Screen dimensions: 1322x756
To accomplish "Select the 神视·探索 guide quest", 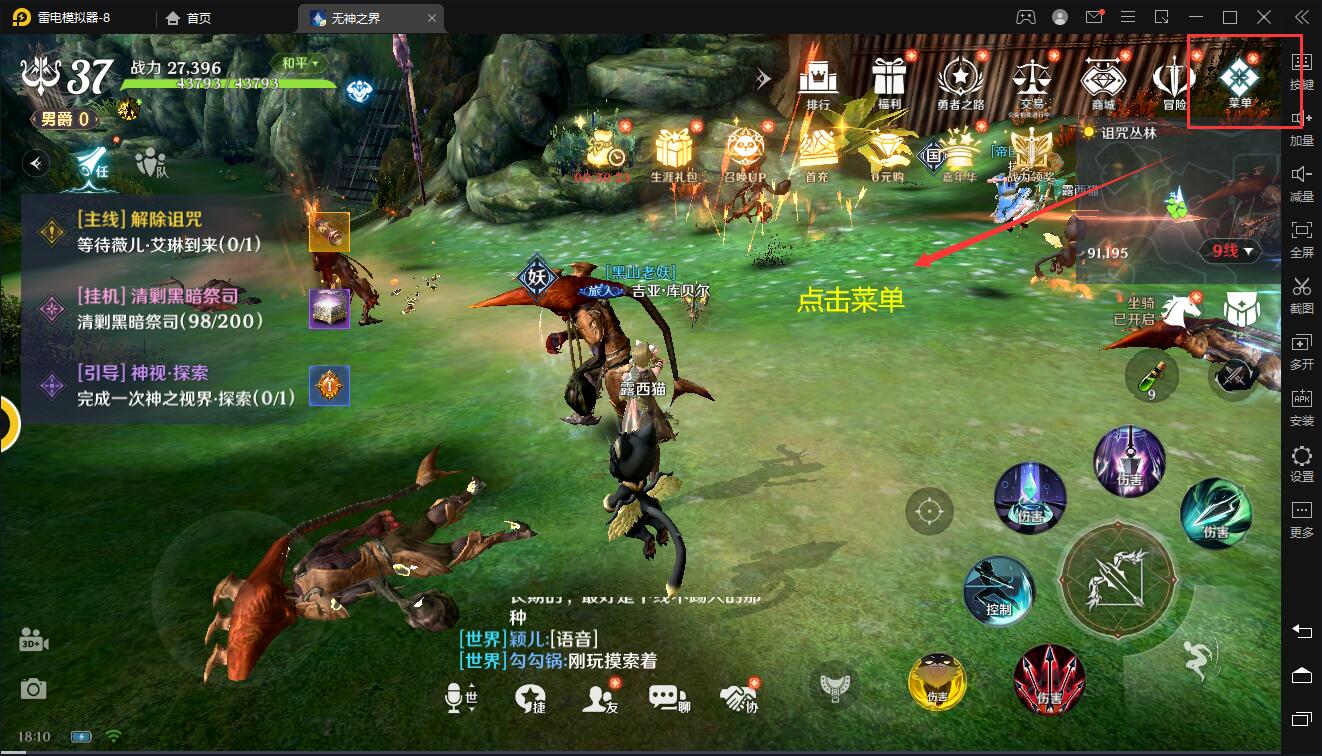I will coord(170,385).
